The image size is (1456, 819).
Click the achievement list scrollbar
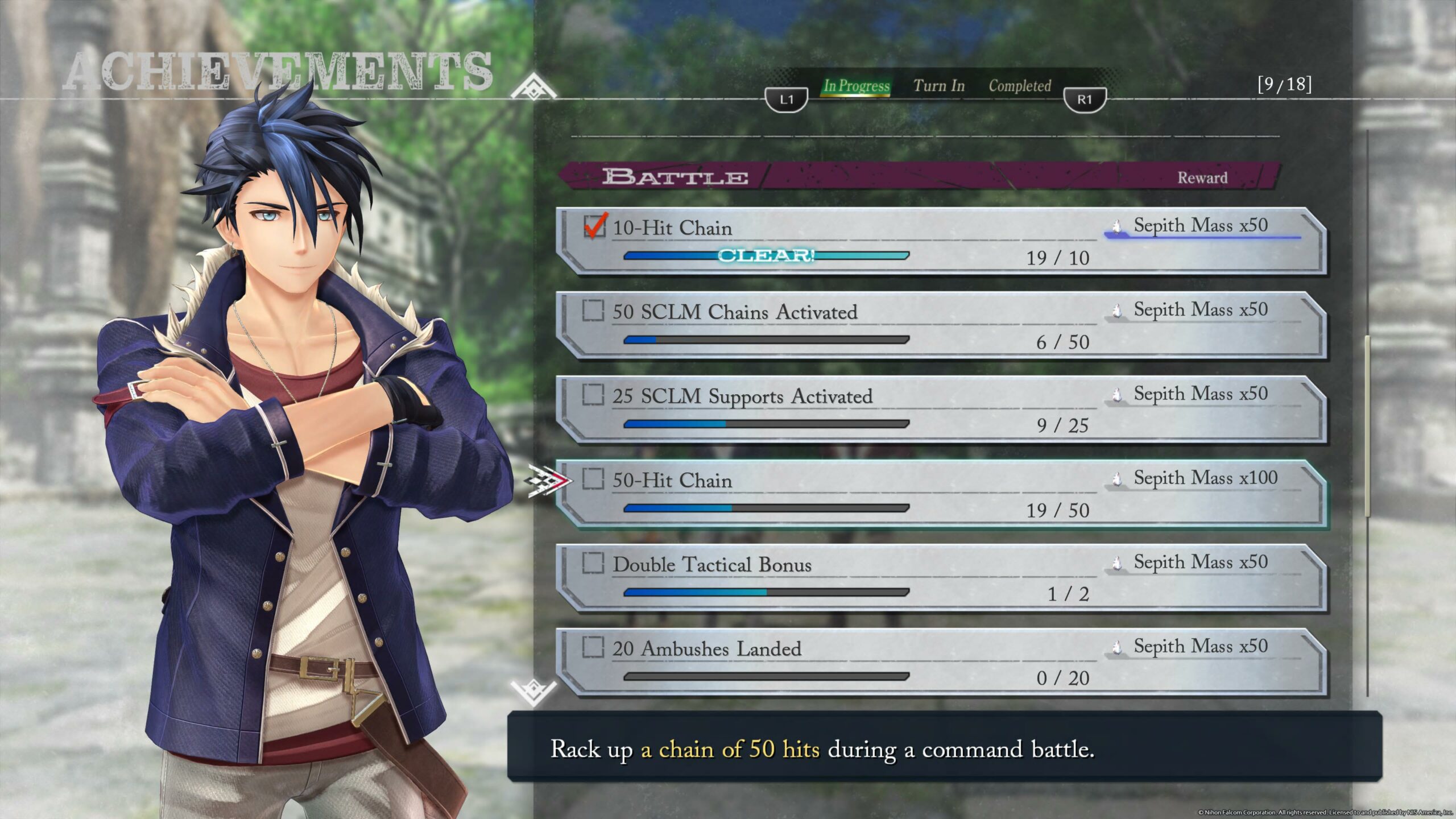point(1367,427)
